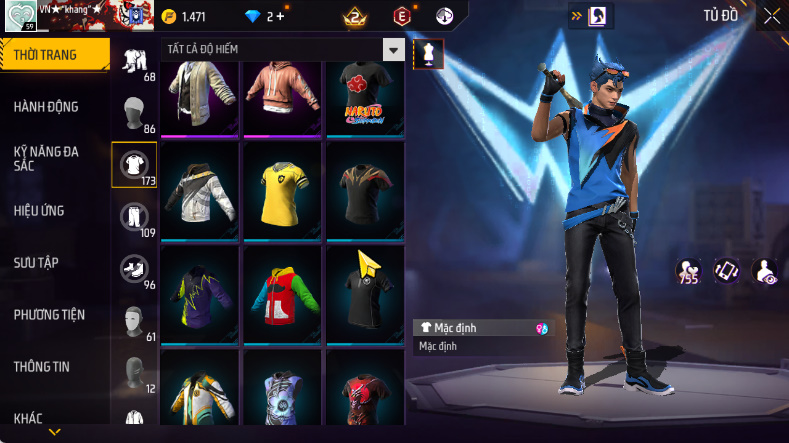Open the Phương Tiện tab
Image resolution: width=789 pixels, height=443 pixels.
49,315
